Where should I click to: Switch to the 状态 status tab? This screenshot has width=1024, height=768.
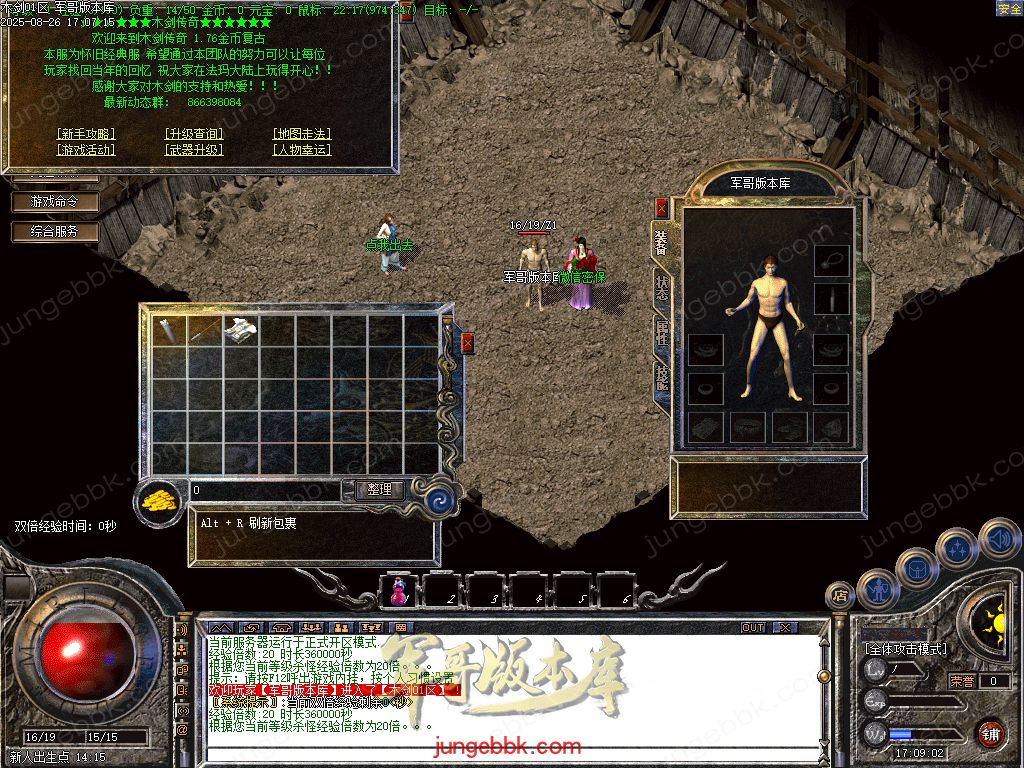(x=661, y=288)
